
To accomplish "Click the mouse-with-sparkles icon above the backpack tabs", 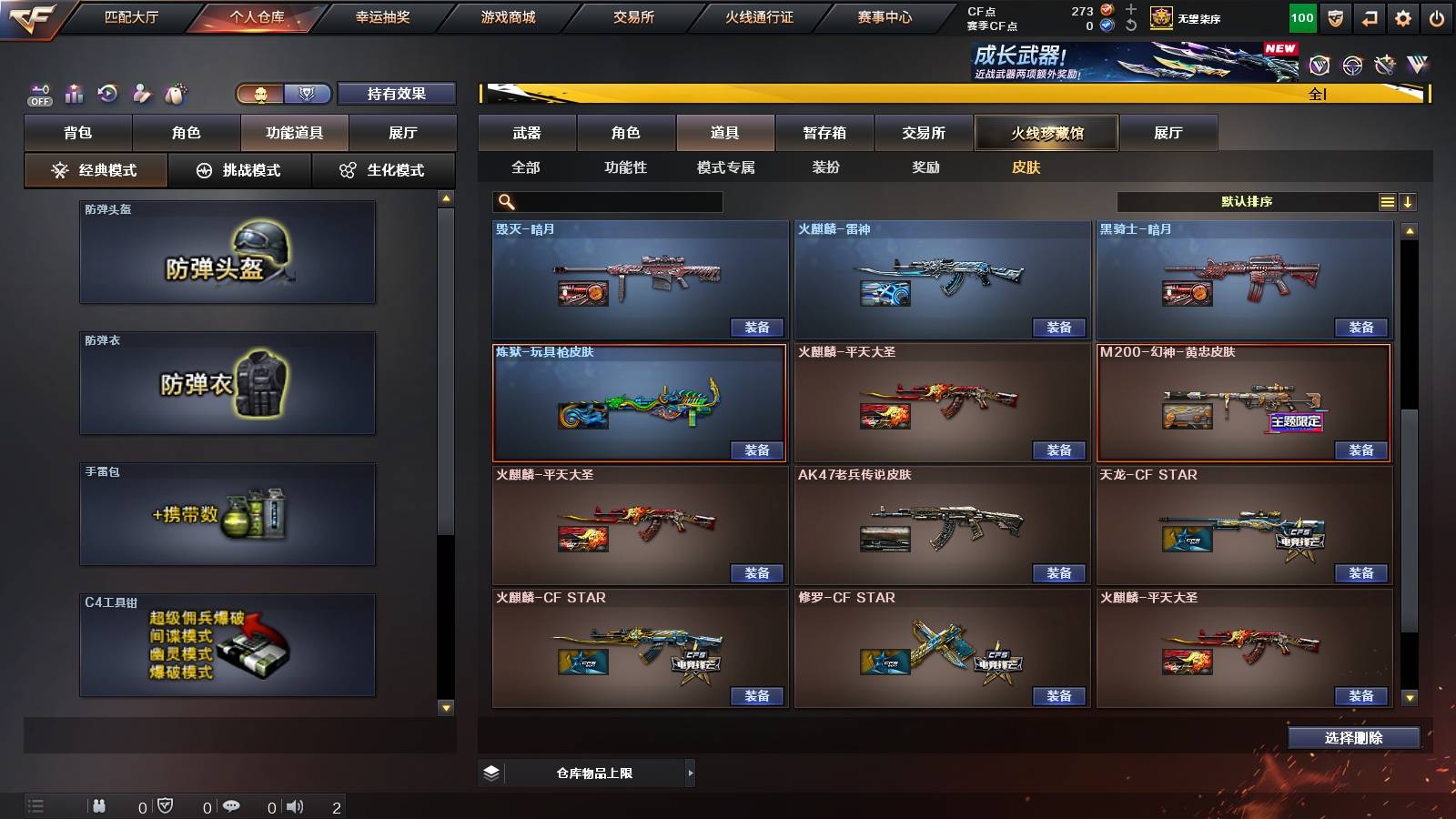I will pos(175,91).
